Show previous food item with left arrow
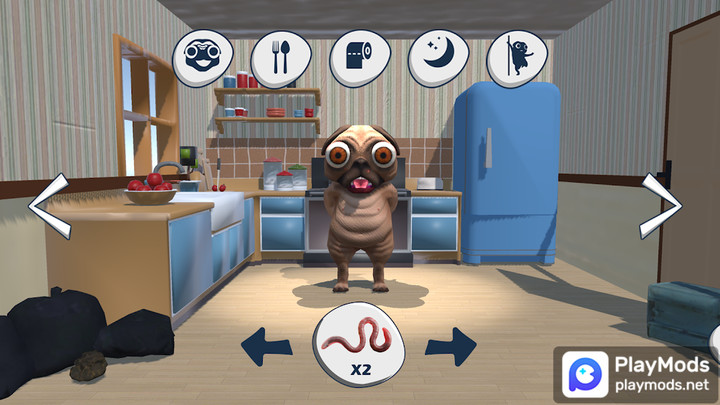The width and height of the screenshot is (720, 405). click(267, 346)
